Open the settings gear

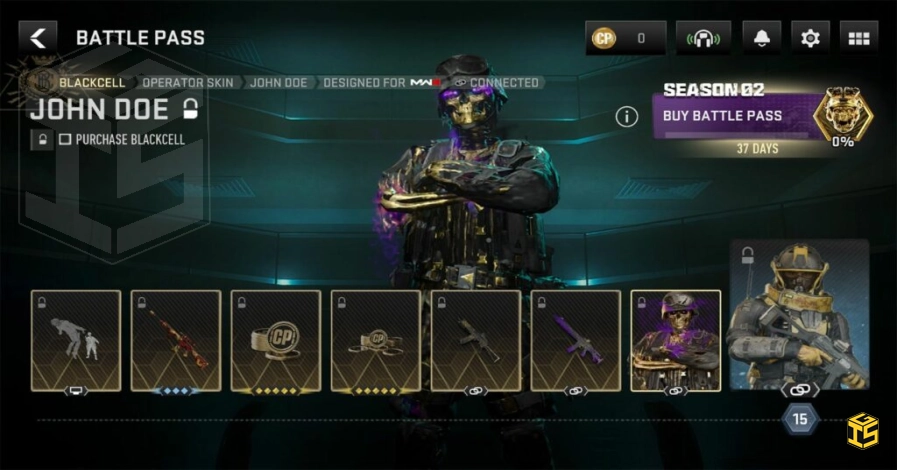[x=810, y=39]
